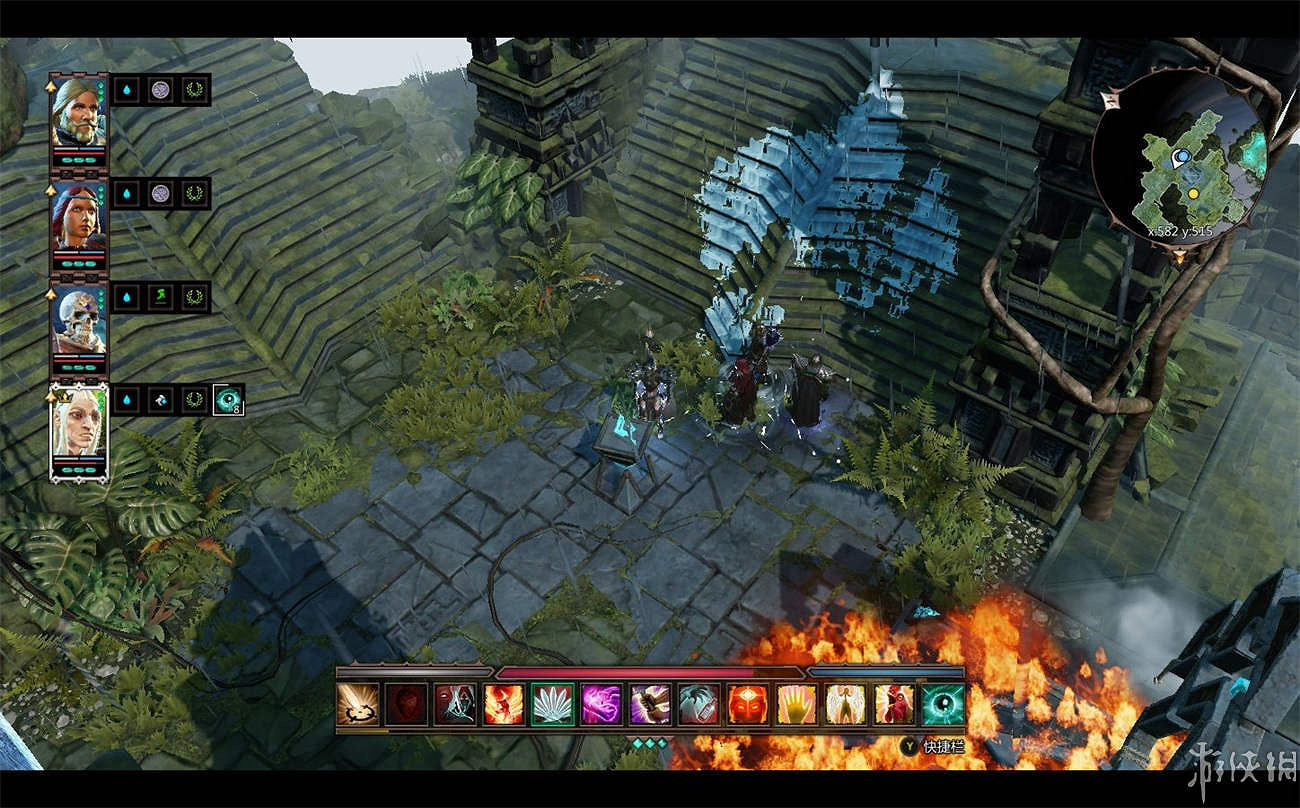Activate the purple fist strike skill
The height and width of the screenshot is (808, 1300).
tap(650, 704)
